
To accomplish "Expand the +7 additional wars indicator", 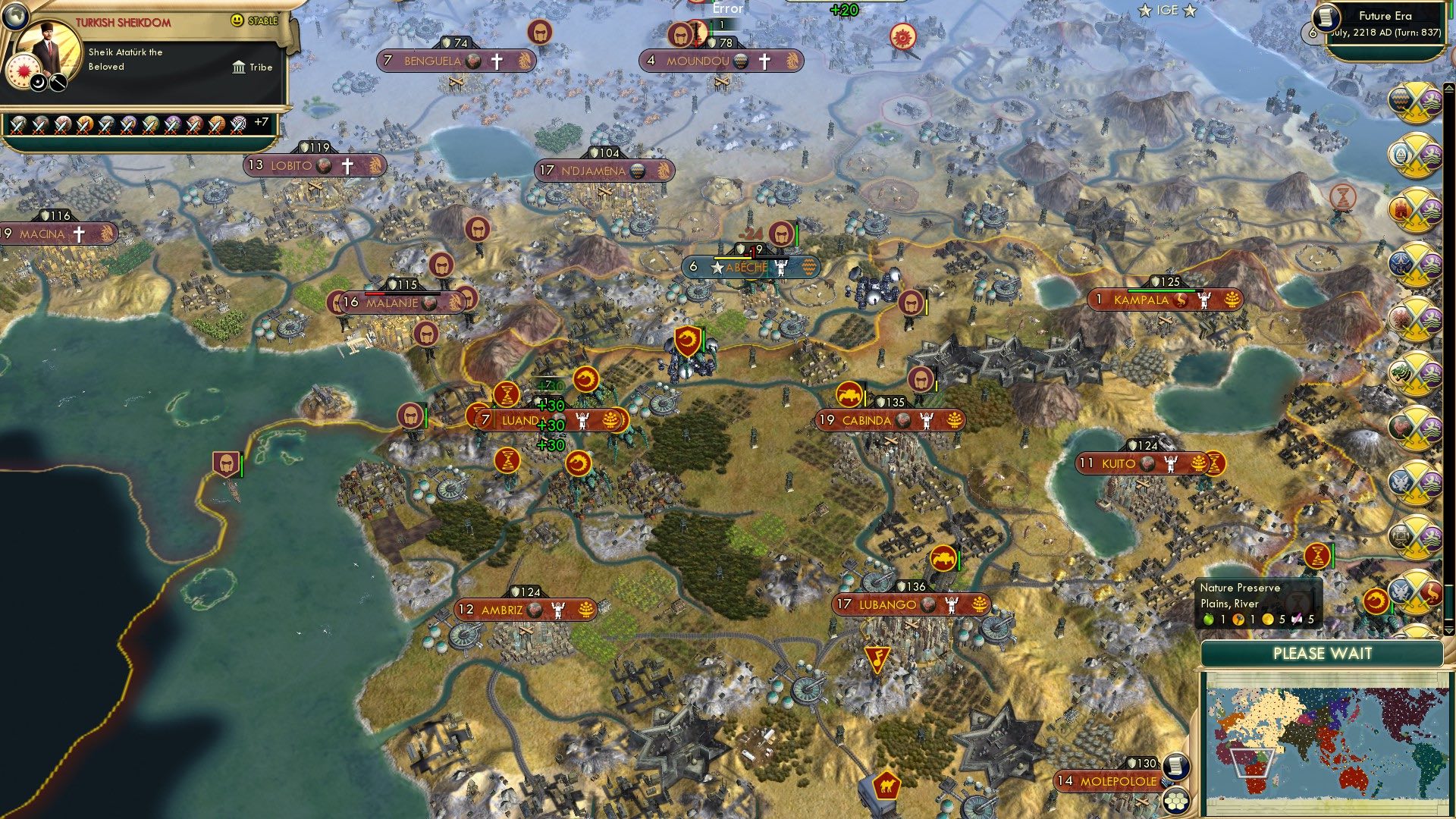I will [x=261, y=122].
